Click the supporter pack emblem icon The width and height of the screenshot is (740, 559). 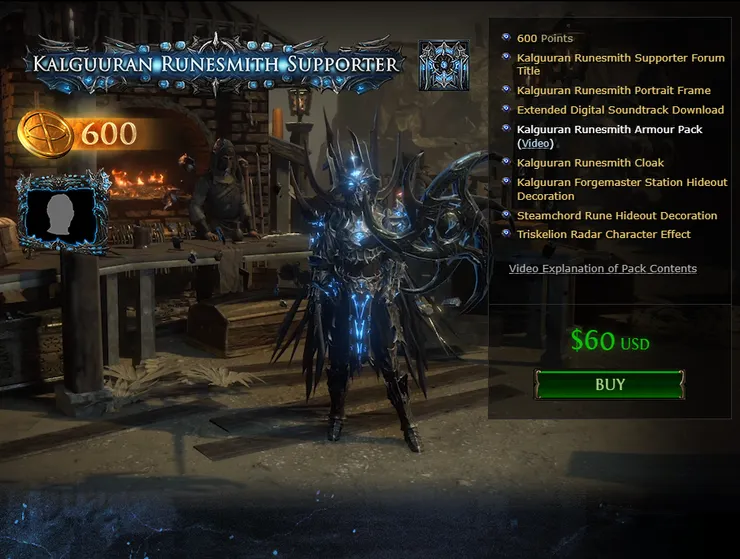[x=444, y=66]
